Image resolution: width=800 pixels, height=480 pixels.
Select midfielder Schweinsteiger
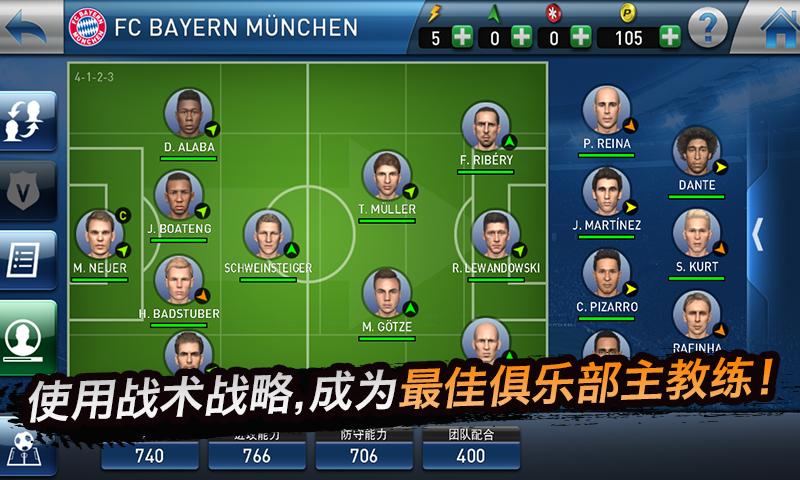coord(267,235)
